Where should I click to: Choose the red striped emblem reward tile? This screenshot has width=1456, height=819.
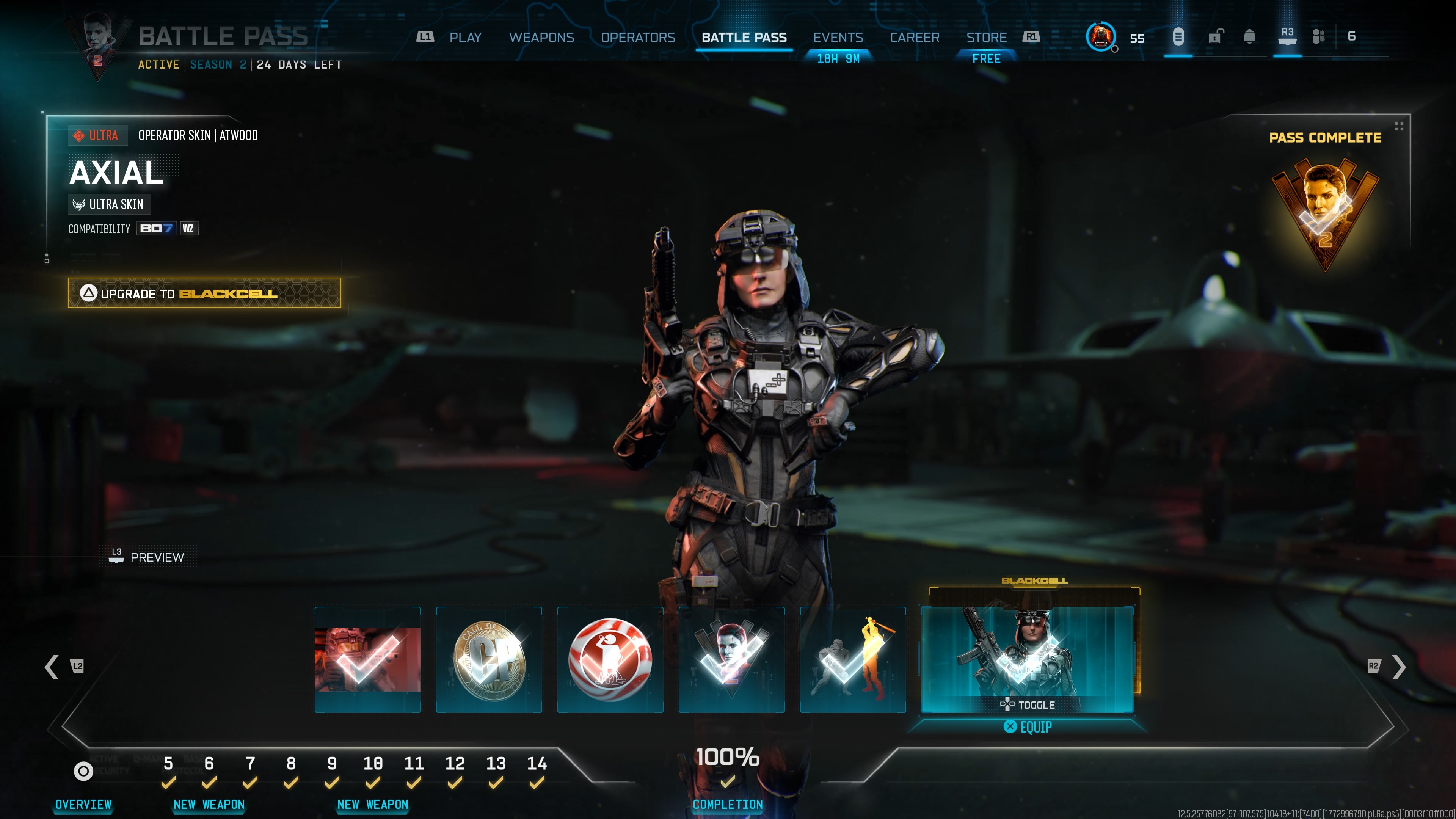(x=610, y=659)
